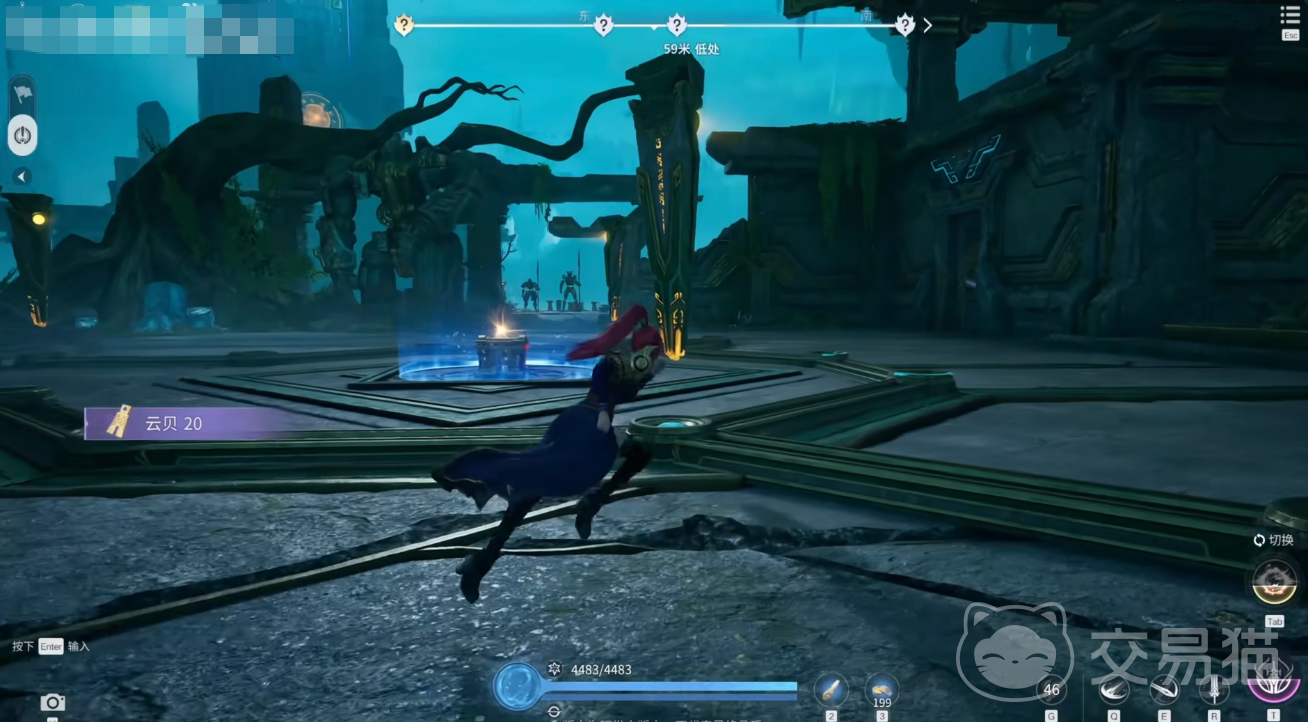
Task: Click the compass arrow to scroll right
Action: tap(928, 25)
